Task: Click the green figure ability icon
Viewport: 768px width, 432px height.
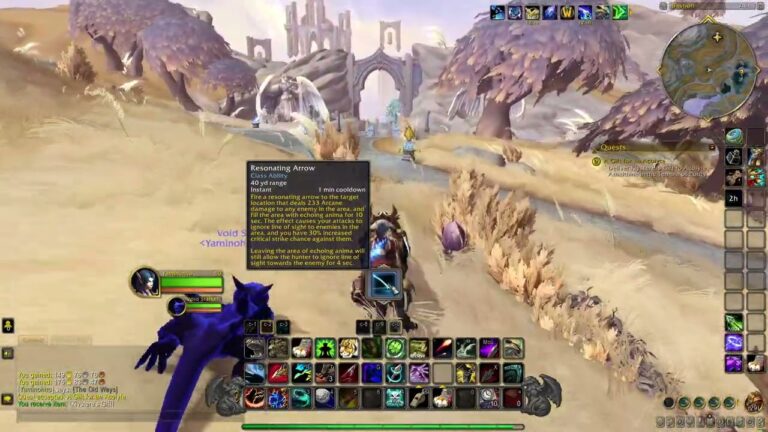Action: (x=325, y=348)
